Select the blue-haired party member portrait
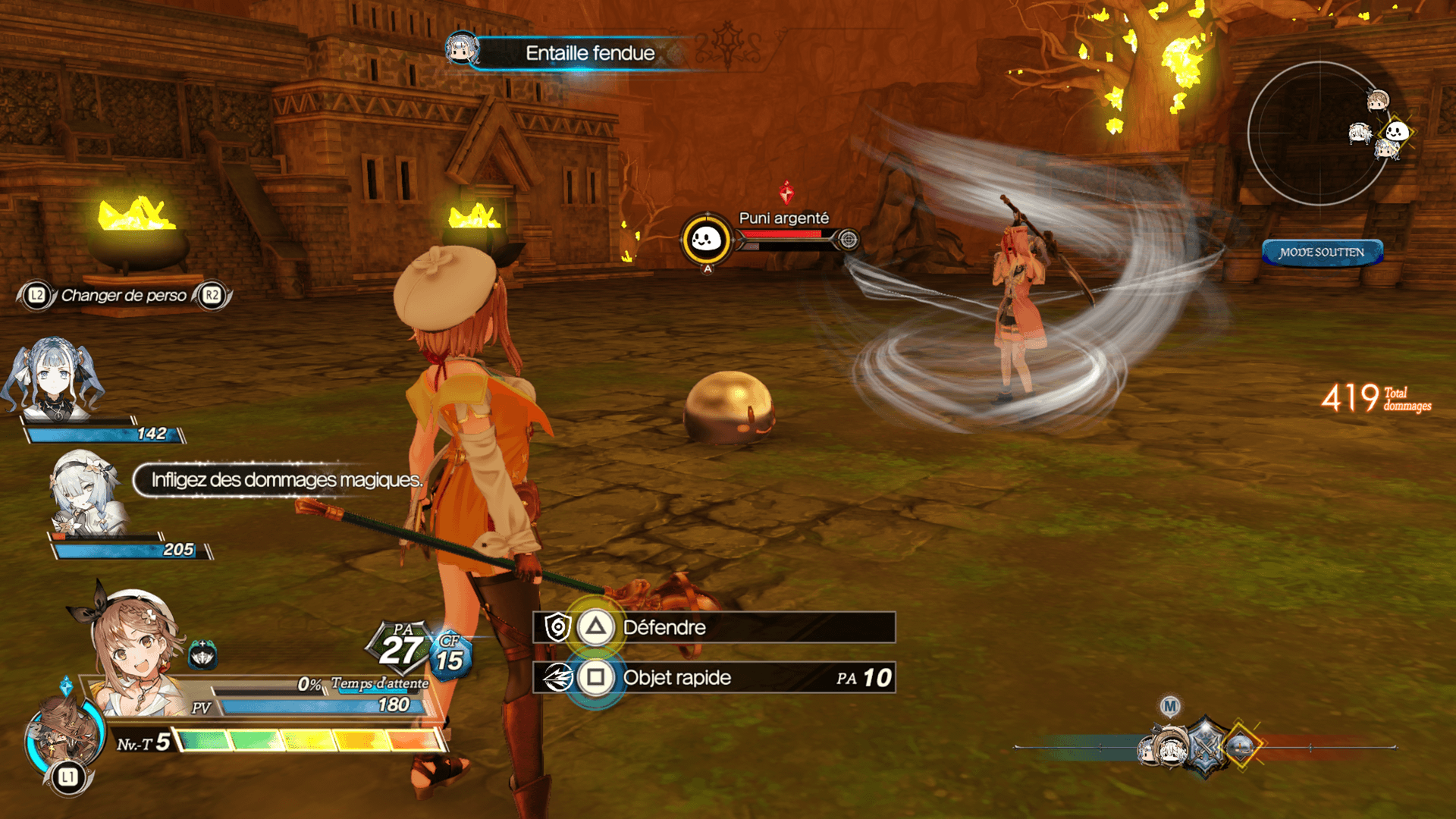1456x819 pixels. [53, 379]
